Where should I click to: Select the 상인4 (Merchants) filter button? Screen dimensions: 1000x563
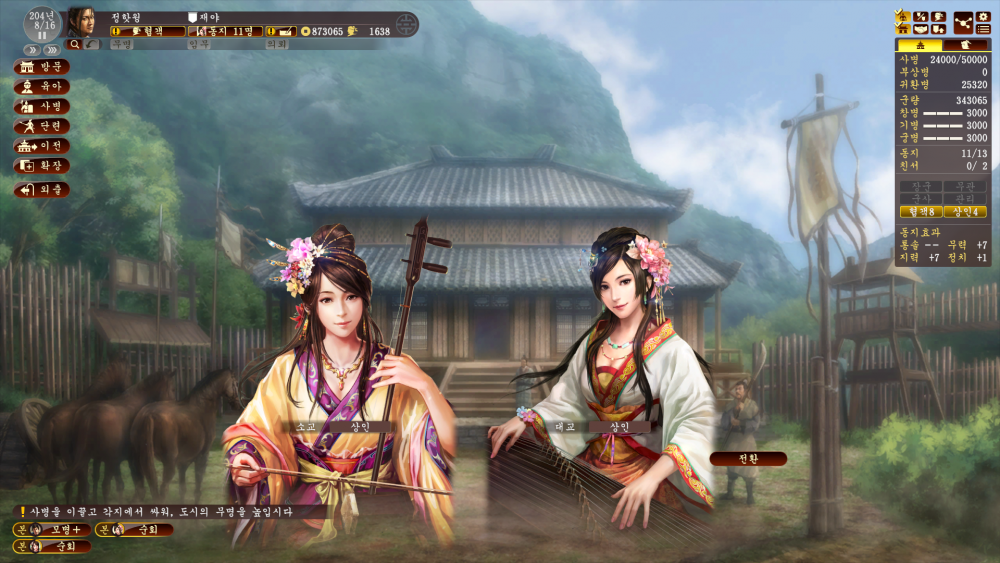click(x=965, y=211)
